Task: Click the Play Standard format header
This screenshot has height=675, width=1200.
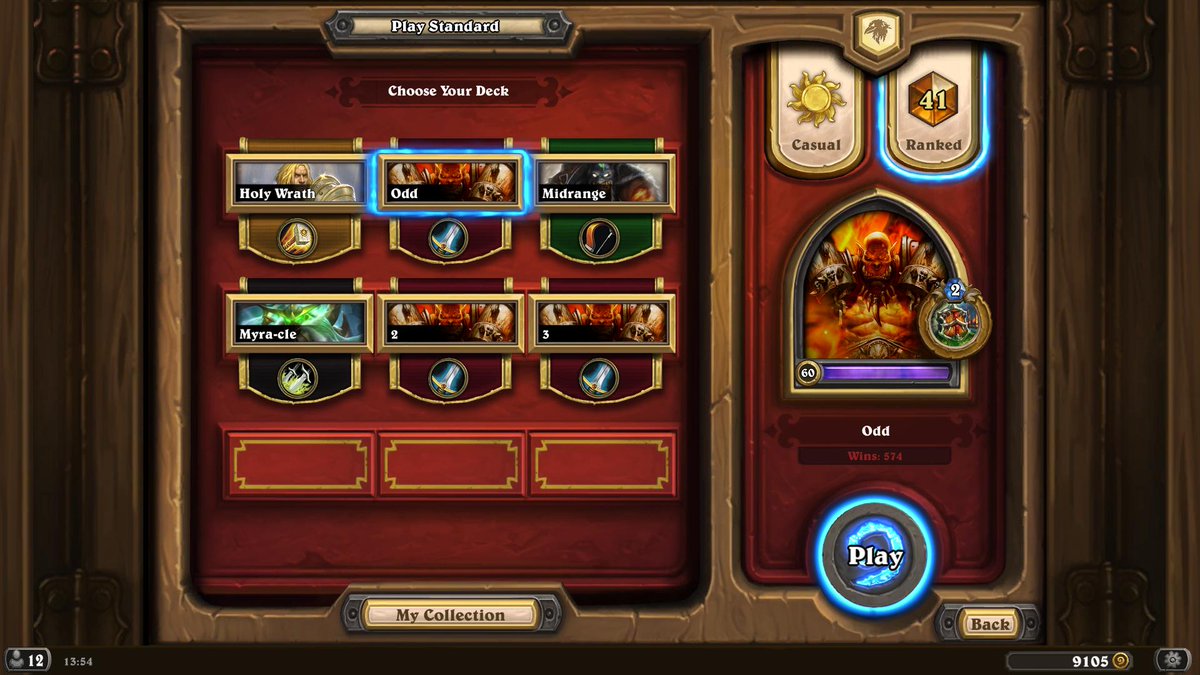Action: pos(445,27)
